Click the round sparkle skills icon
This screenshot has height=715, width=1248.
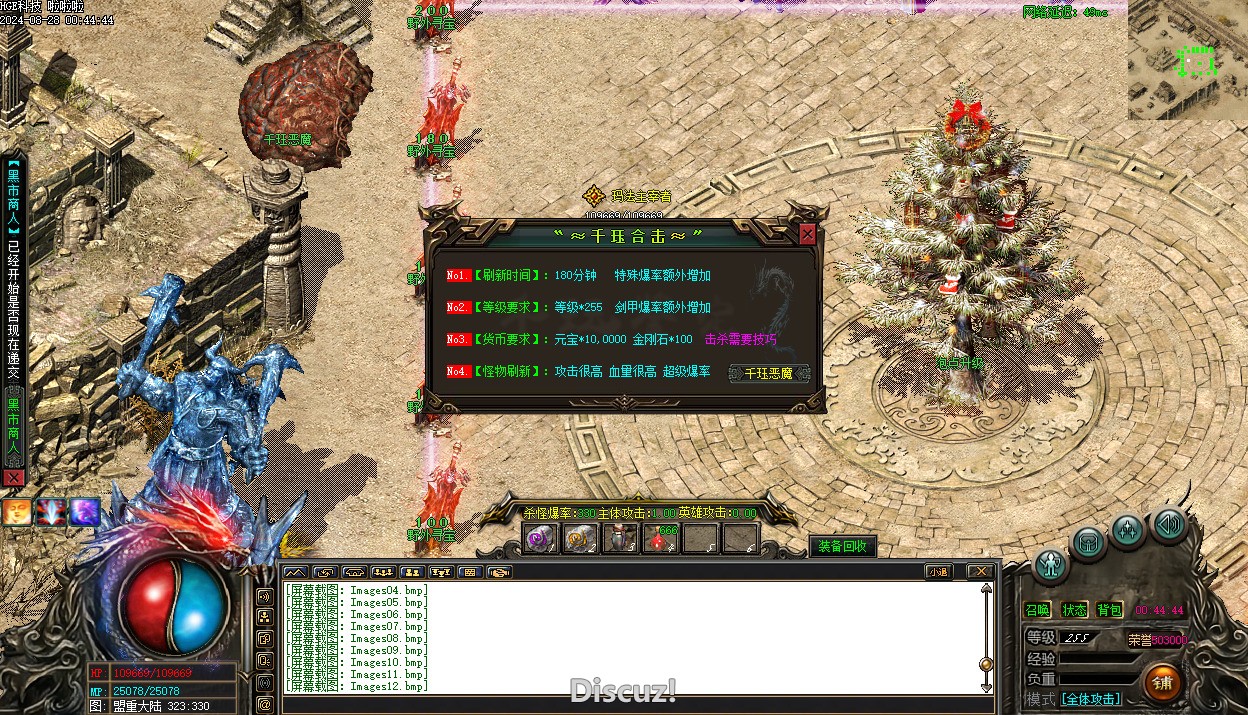(x=1128, y=530)
